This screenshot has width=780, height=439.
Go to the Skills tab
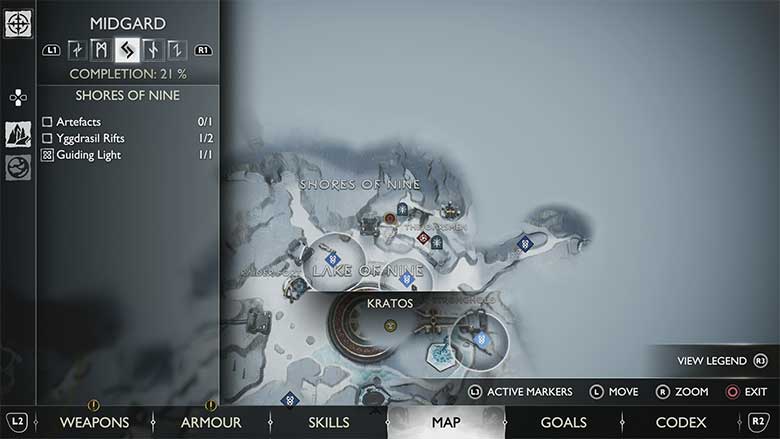[329, 422]
